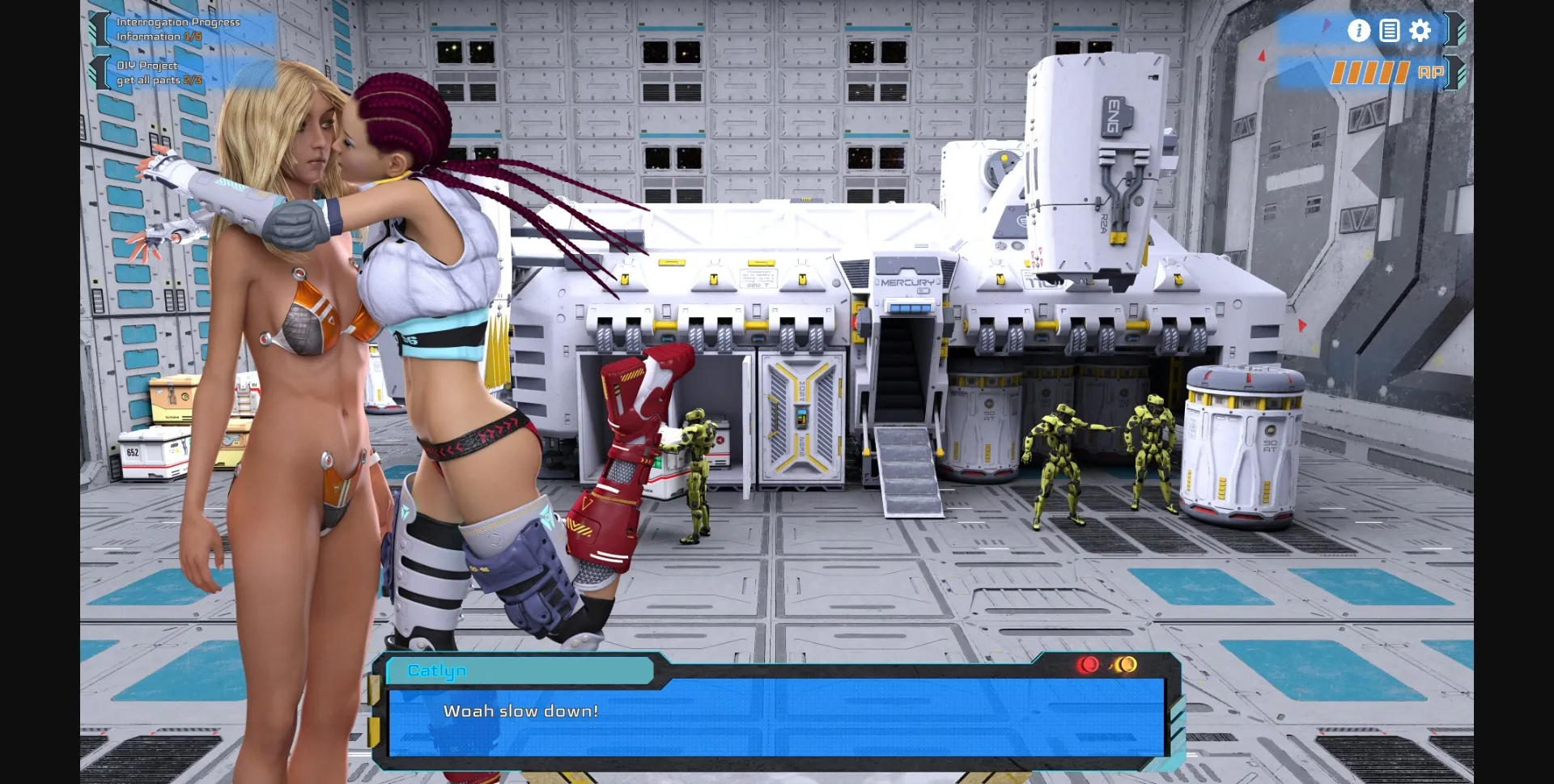Click the purple flag marker near top-right
Viewport: 1554px width, 784px height.
(x=1325, y=27)
